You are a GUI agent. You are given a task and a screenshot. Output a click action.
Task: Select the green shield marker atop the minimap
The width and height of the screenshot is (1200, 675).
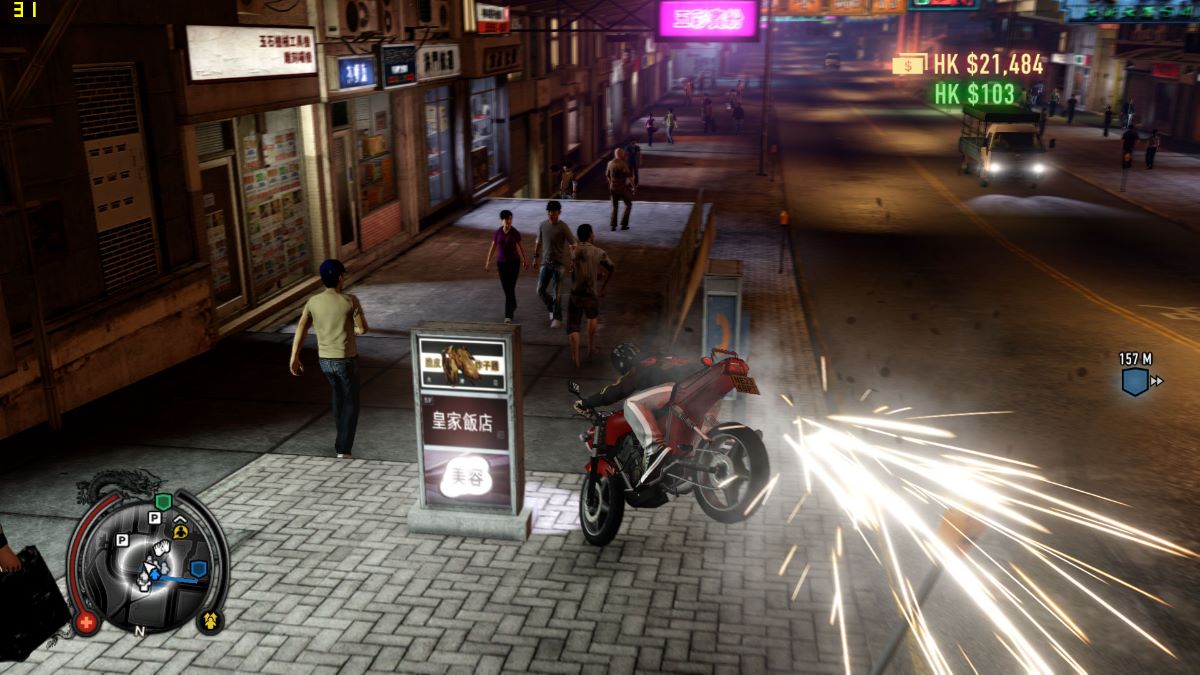click(163, 500)
